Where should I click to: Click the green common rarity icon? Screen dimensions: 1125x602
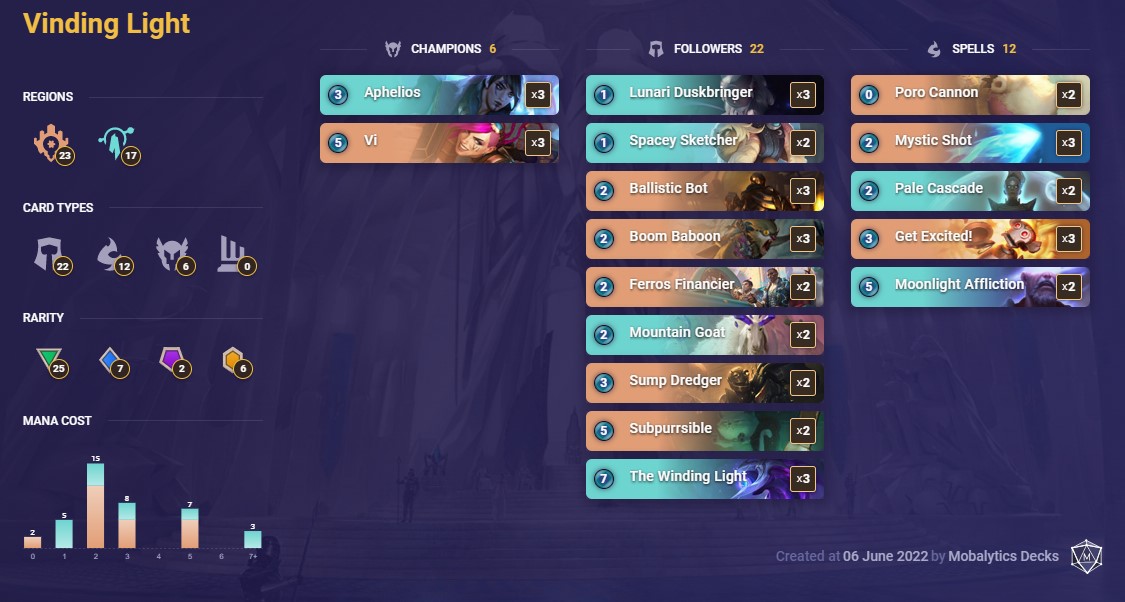(x=48, y=360)
